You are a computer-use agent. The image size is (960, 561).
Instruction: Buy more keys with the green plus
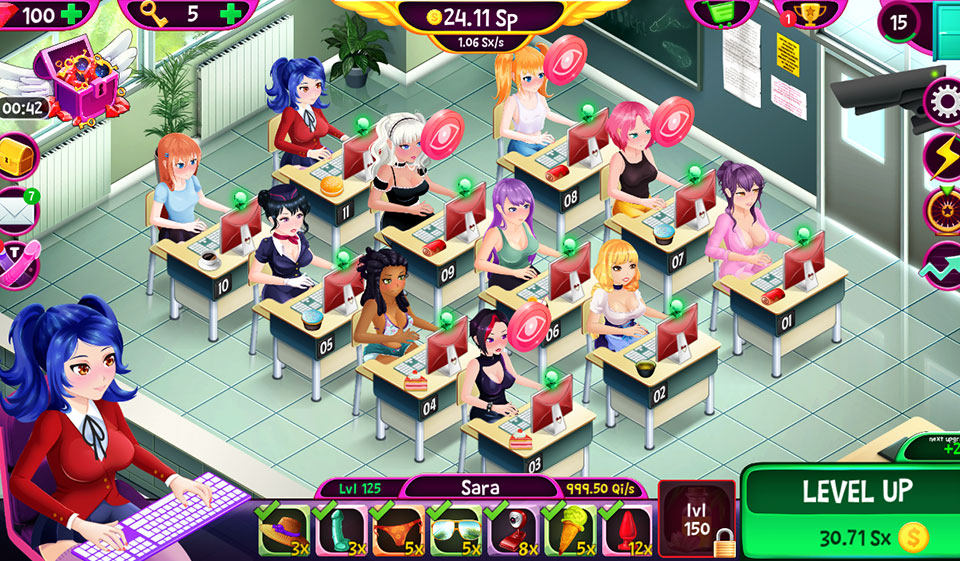232,14
